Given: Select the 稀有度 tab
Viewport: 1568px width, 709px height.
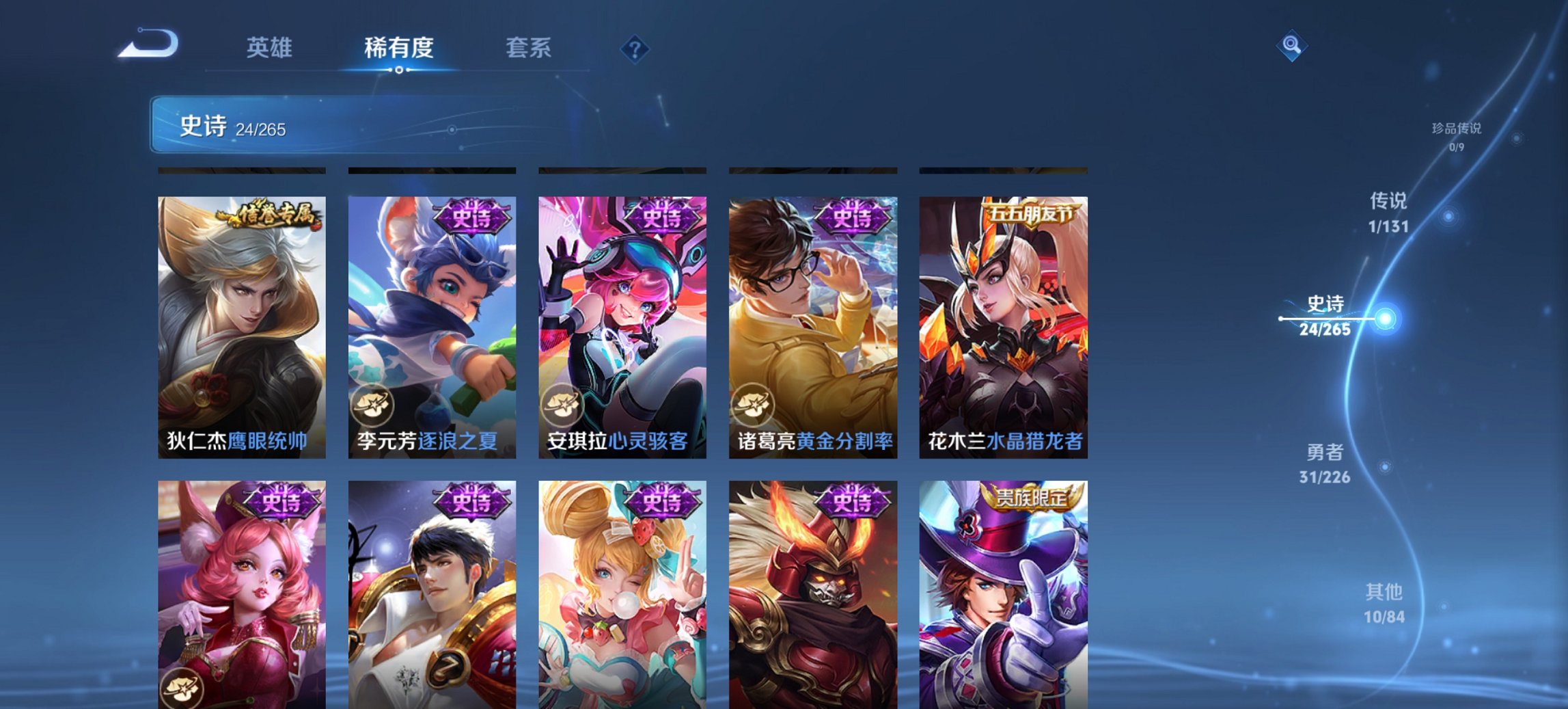Looking at the screenshot, I should pyautogui.click(x=399, y=48).
